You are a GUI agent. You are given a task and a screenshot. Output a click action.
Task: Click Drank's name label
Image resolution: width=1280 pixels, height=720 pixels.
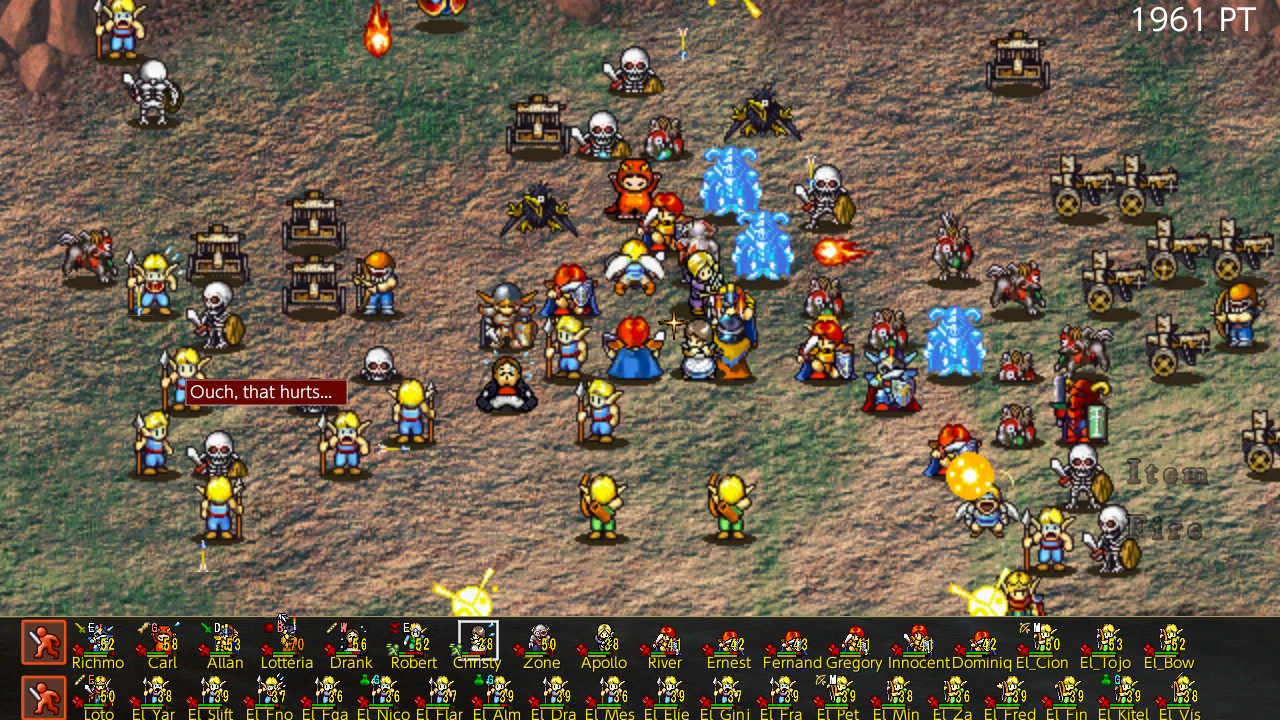[x=351, y=663]
